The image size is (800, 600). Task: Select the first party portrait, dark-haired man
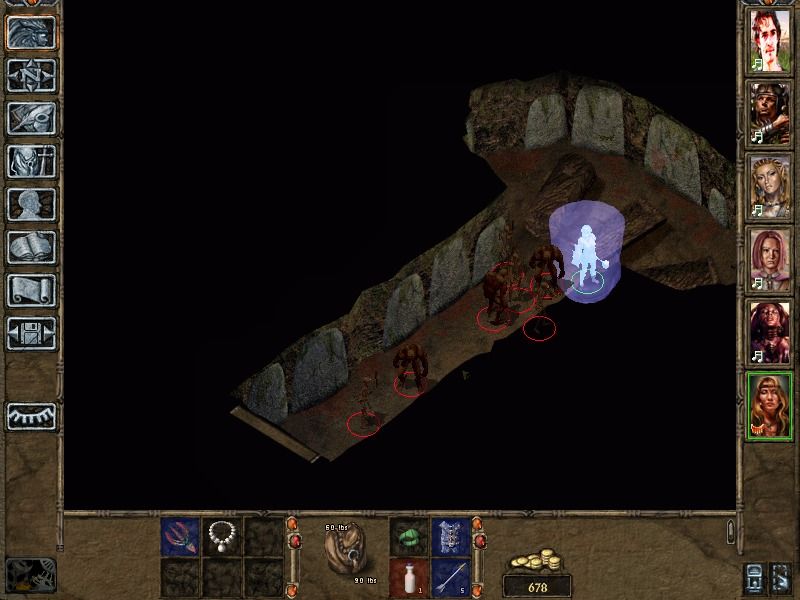pos(770,41)
